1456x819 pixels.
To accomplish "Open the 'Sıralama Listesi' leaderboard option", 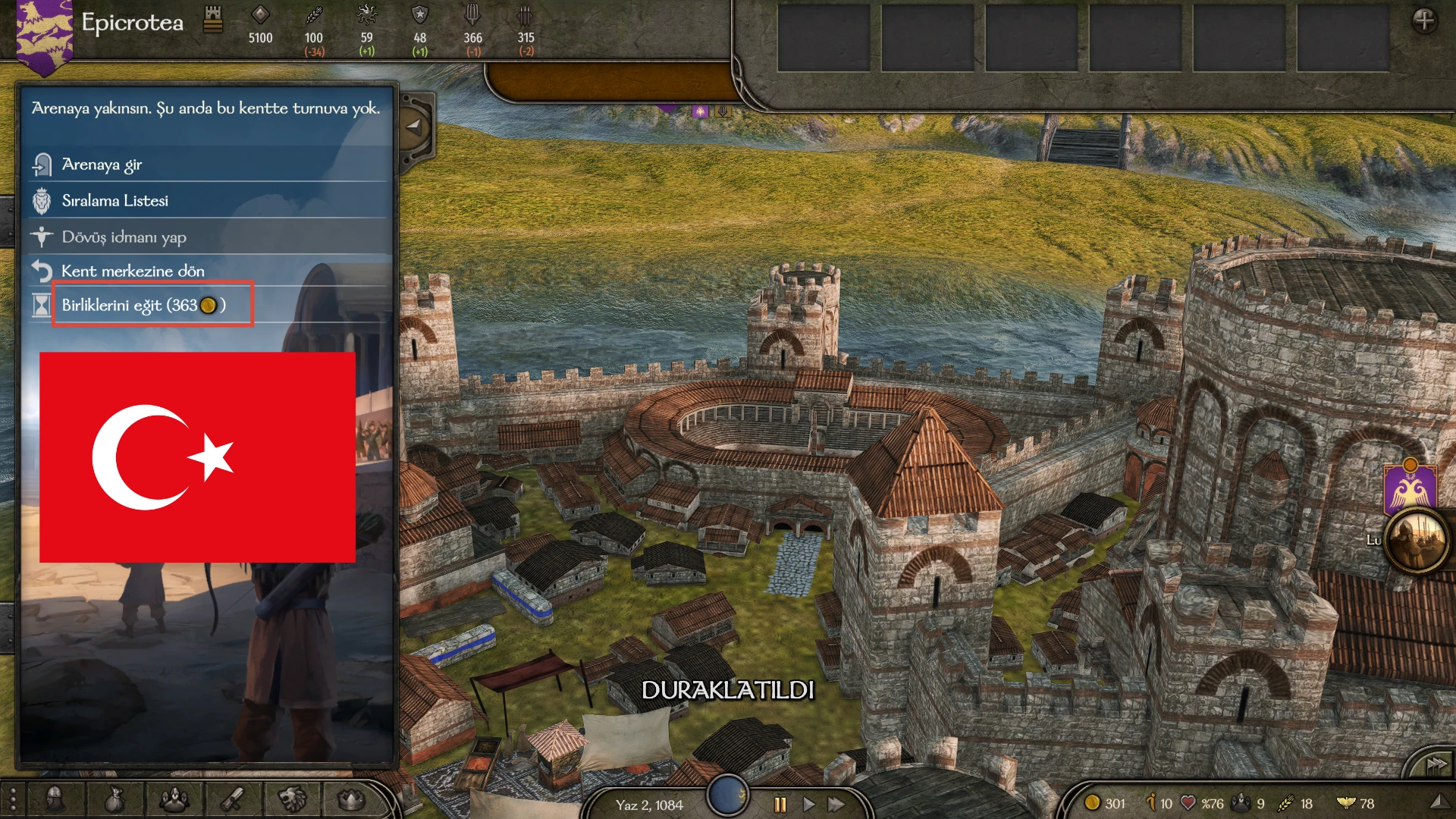I will (x=115, y=201).
